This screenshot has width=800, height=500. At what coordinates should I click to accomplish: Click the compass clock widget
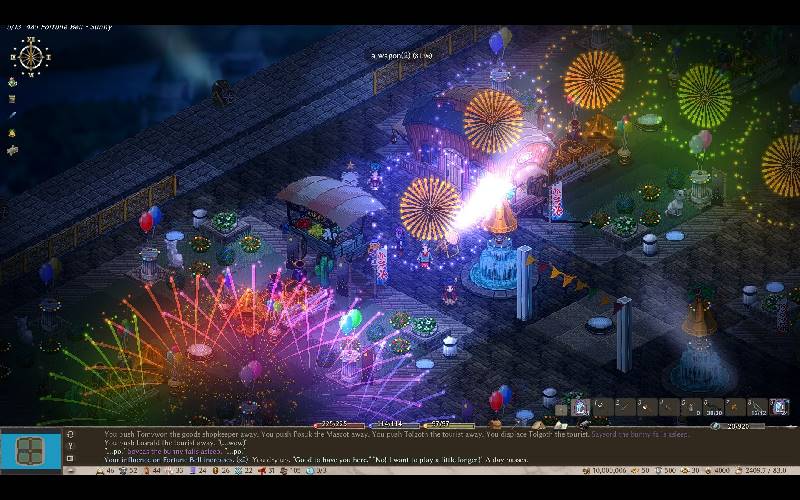31,55
